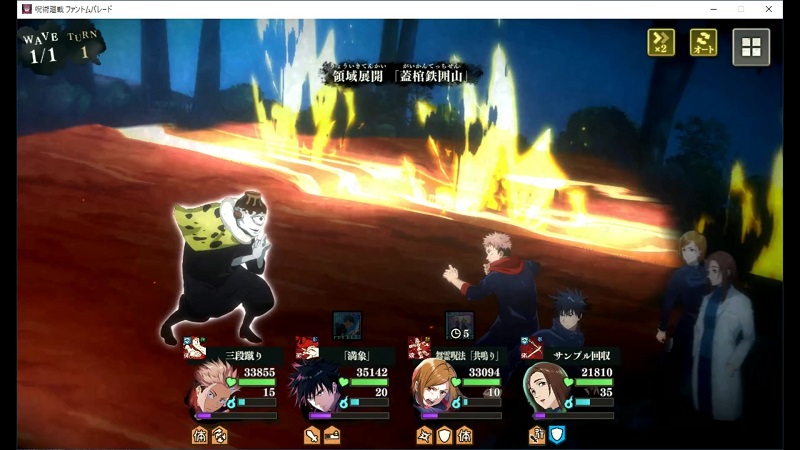Minimize the game window
The image size is (800, 450).
712,9
